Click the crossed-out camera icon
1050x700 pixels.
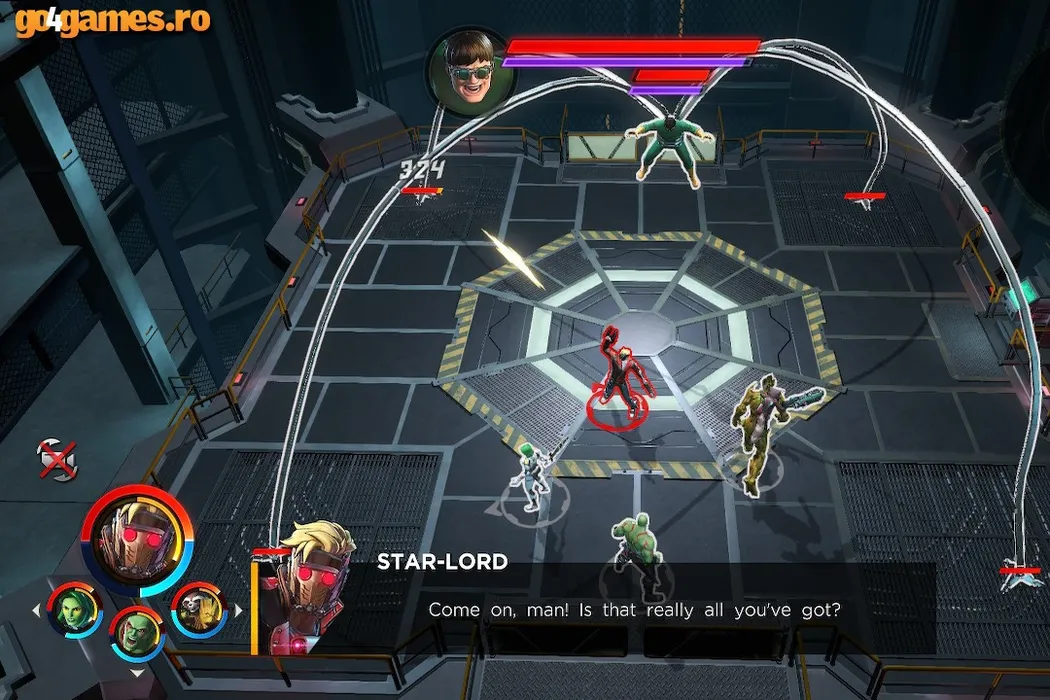point(57,460)
